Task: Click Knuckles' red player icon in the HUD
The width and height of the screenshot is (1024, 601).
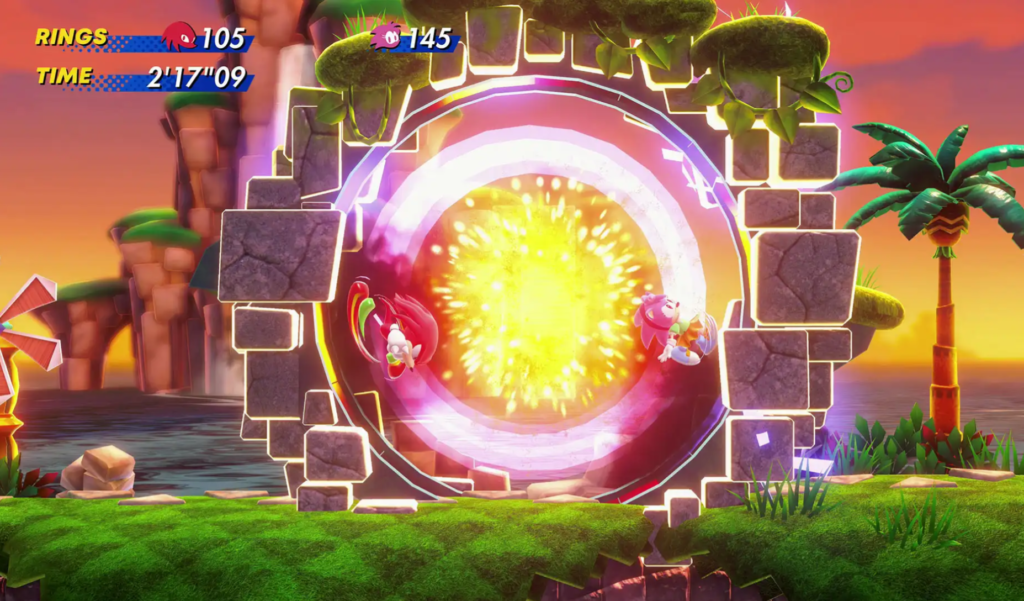Action: [x=179, y=37]
